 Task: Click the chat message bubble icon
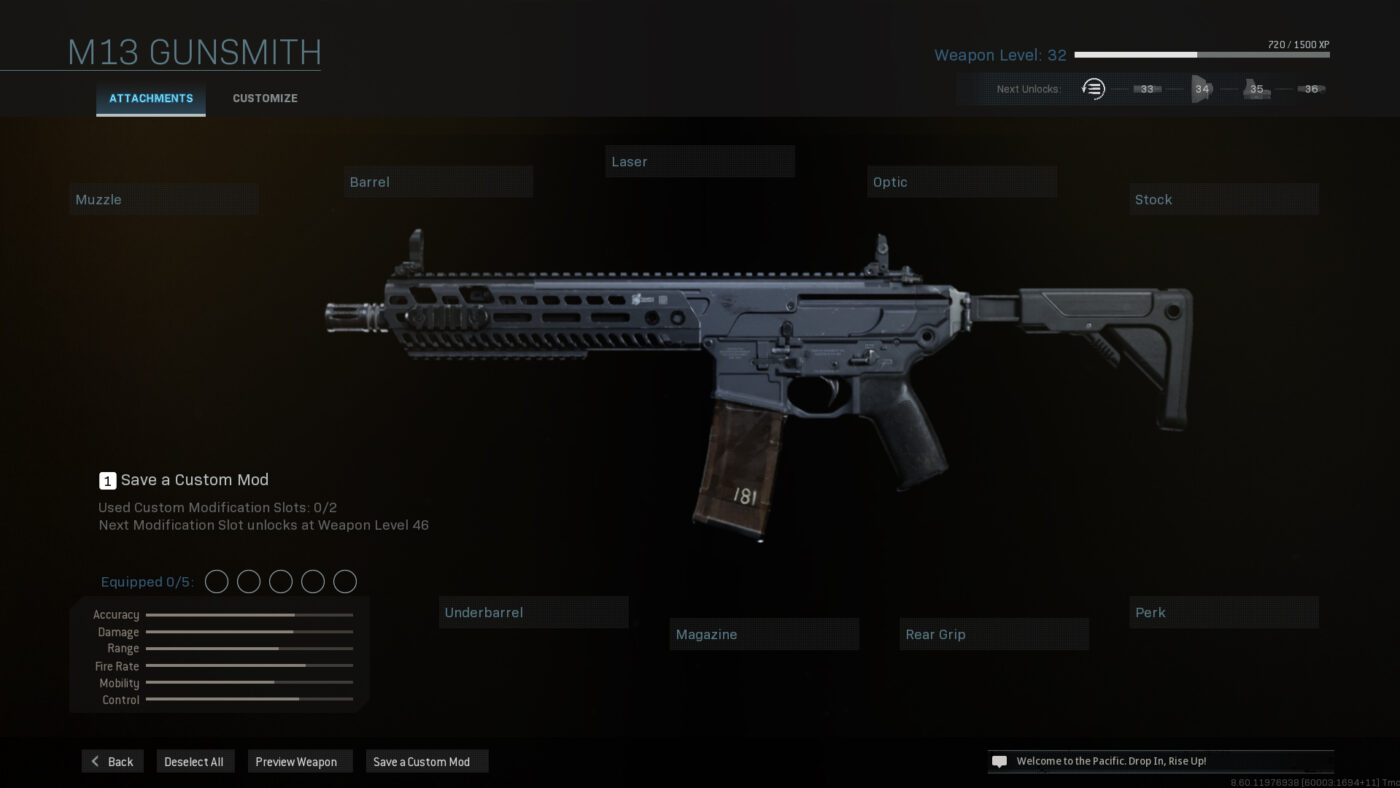coord(997,760)
